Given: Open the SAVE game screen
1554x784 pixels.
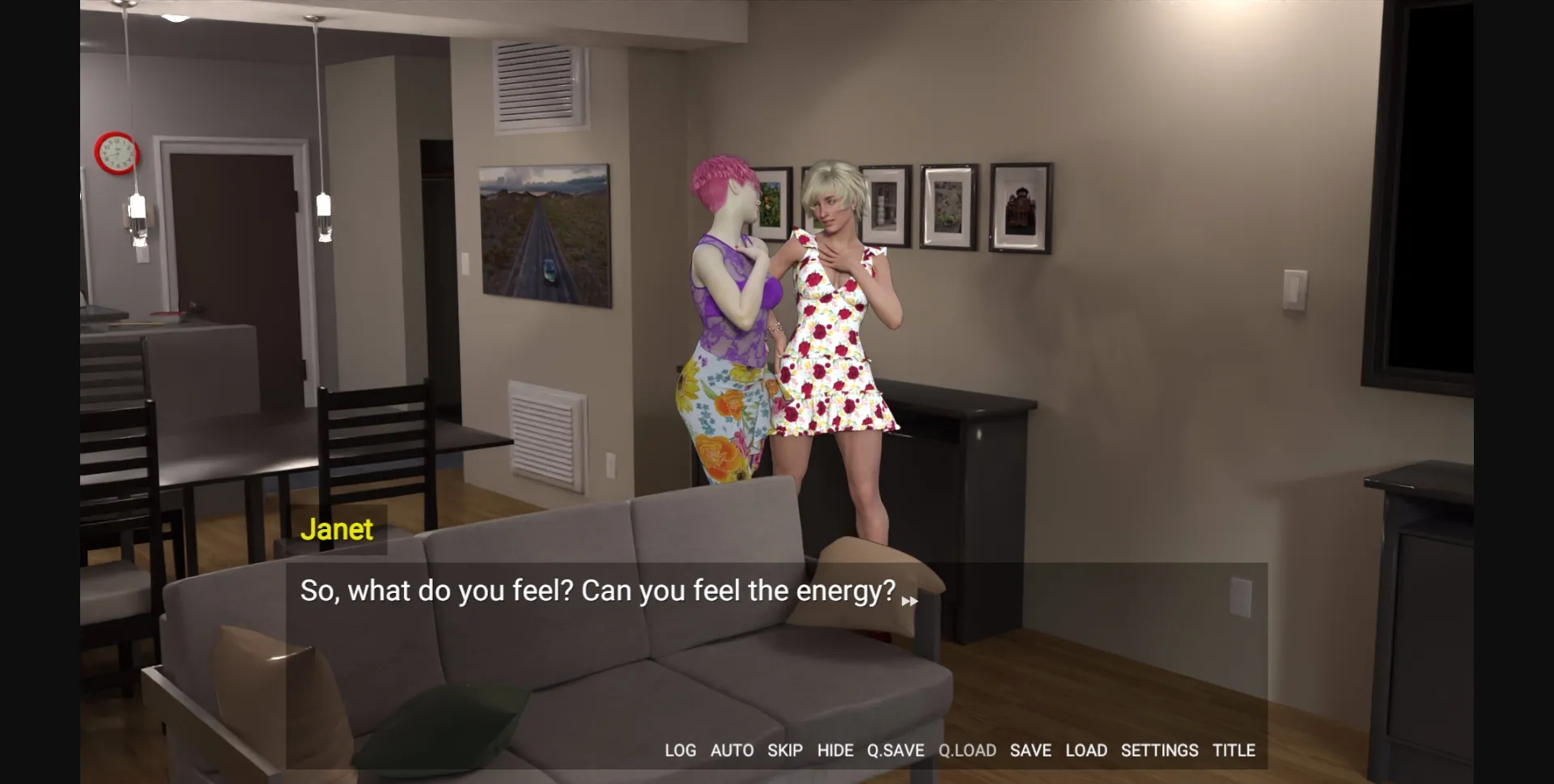Looking at the screenshot, I should (x=1030, y=750).
